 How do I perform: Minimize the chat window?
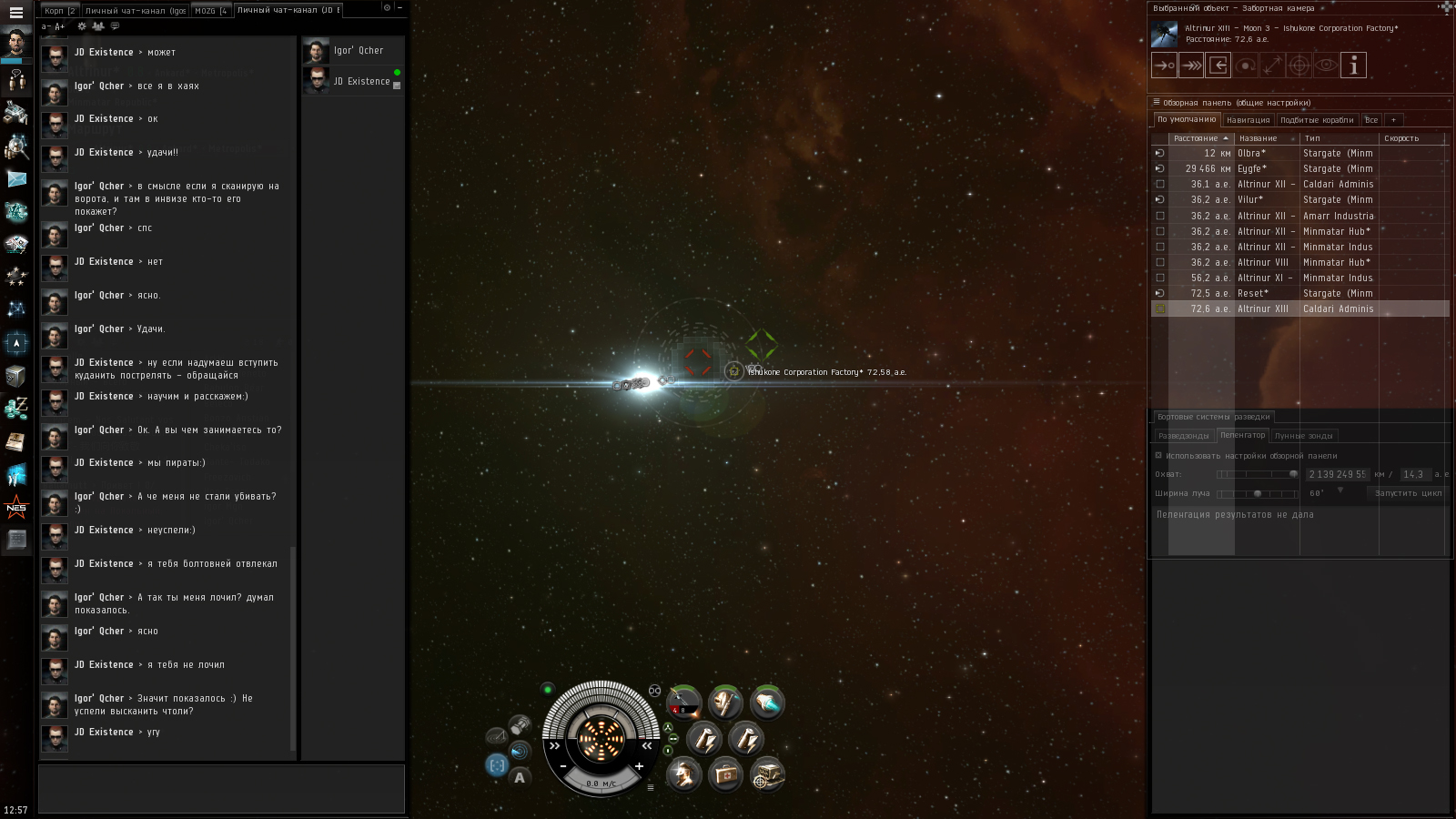click(x=399, y=7)
